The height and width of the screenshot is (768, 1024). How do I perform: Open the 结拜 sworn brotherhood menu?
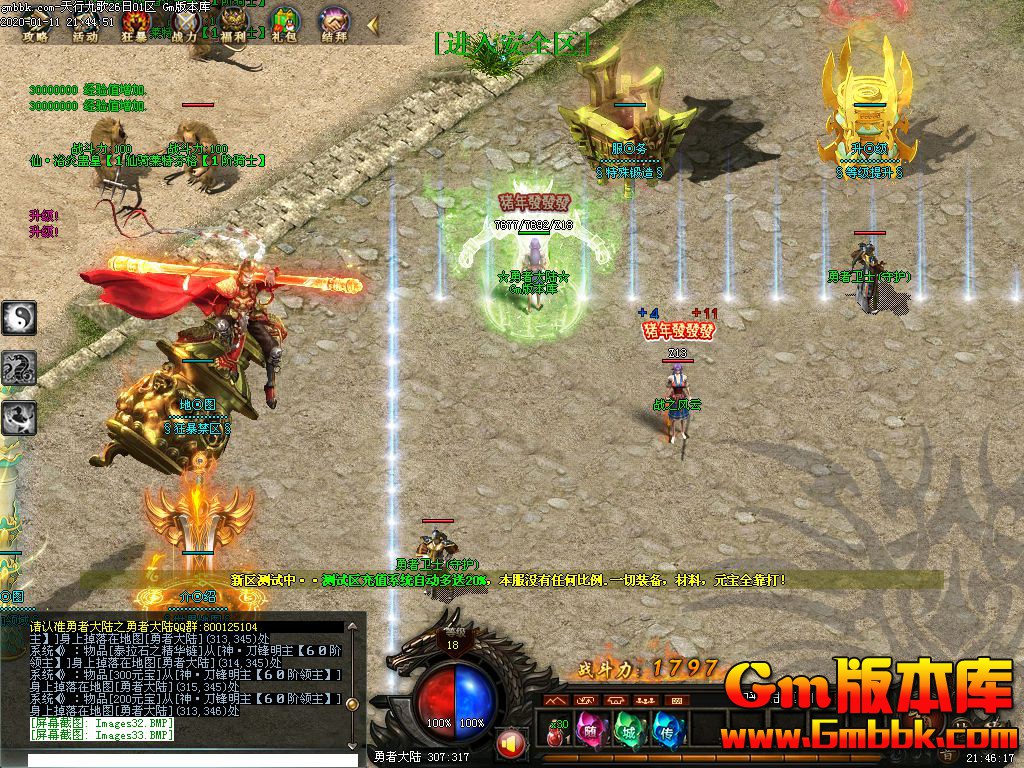pyautogui.click(x=334, y=24)
